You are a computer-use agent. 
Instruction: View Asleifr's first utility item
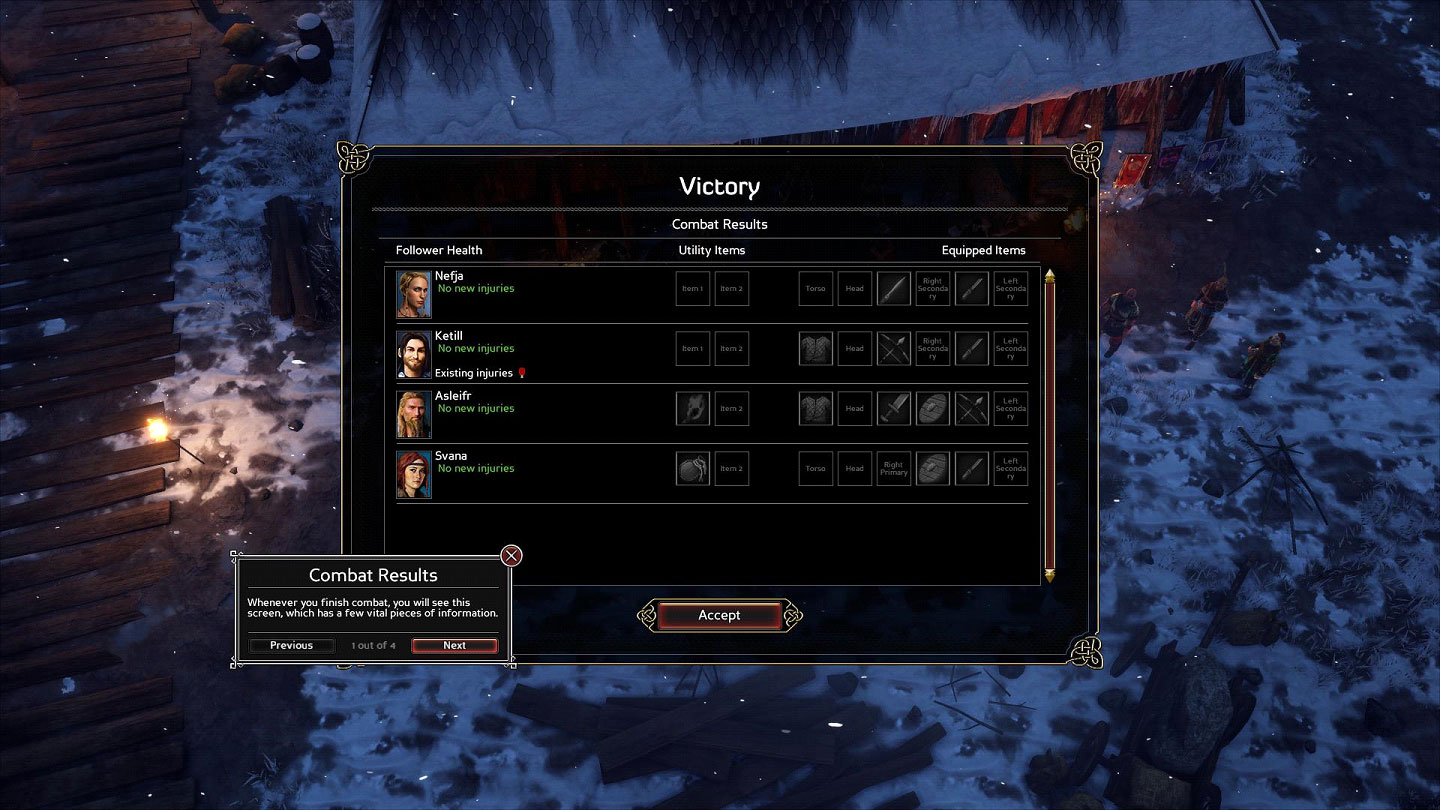tap(692, 408)
